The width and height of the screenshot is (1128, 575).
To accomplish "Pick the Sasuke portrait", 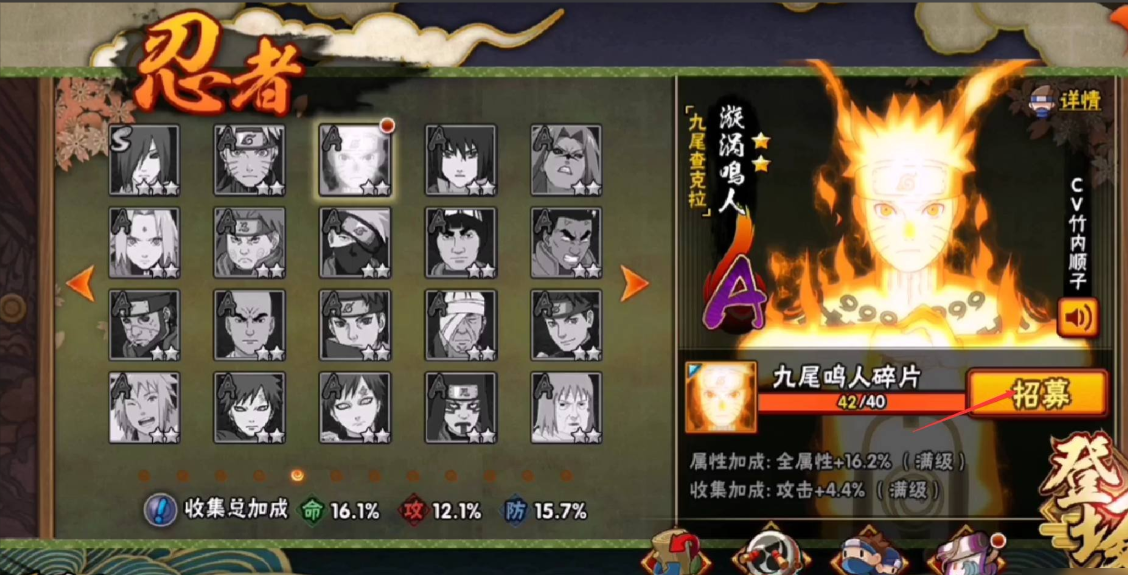I will 460,159.
